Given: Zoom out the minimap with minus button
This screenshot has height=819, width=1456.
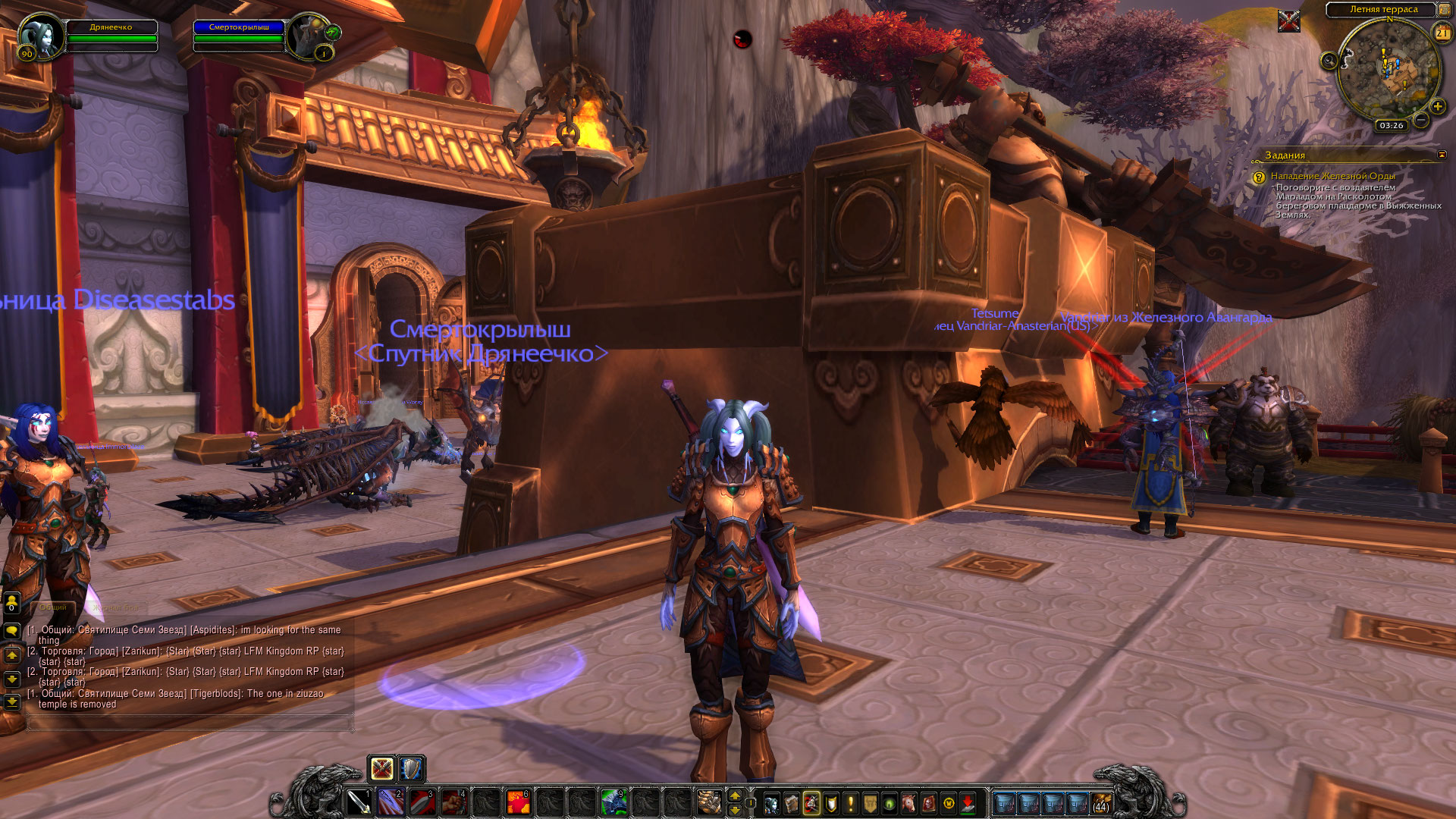Looking at the screenshot, I should [x=1421, y=120].
